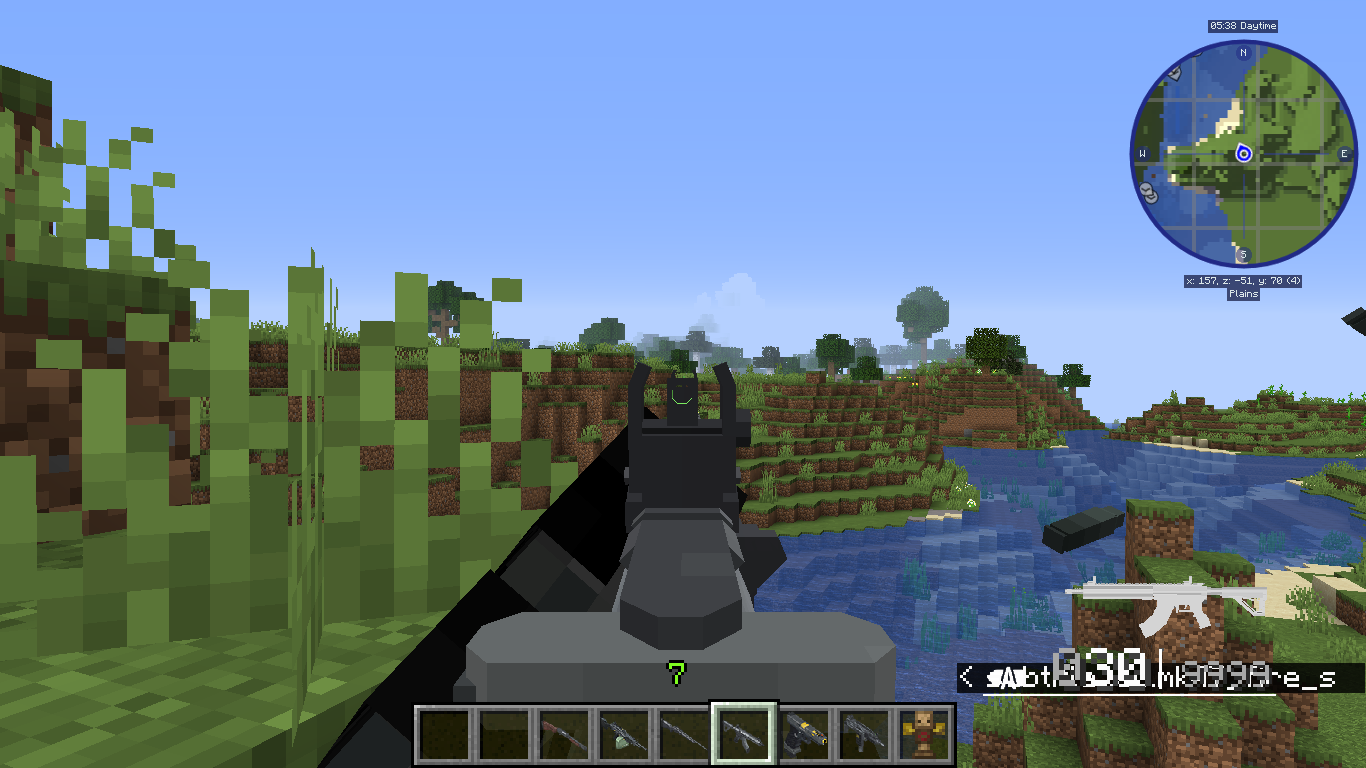Click the empty first hotbar slot

click(x=444, y=733)
